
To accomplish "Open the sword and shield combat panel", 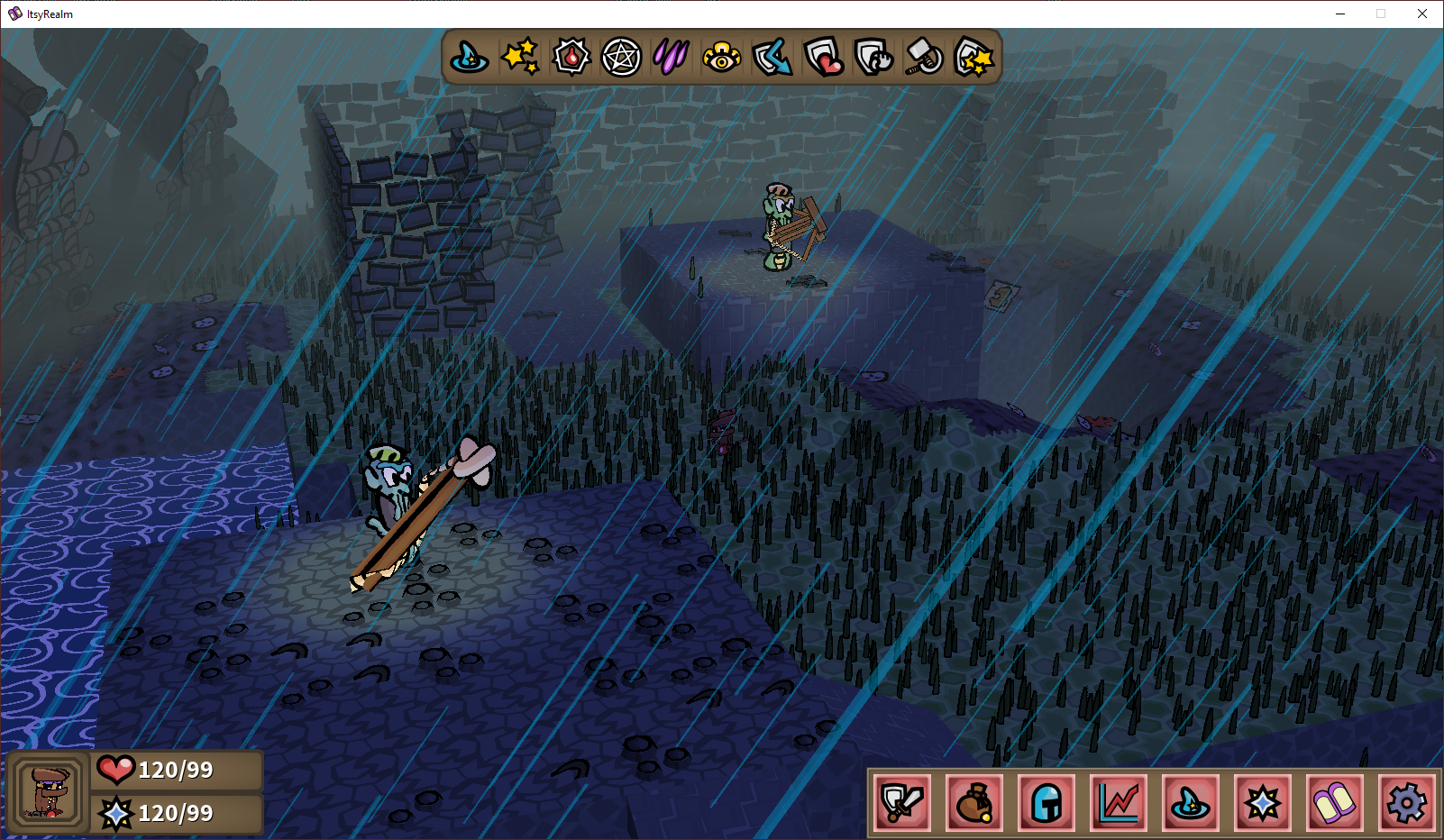I will click(902, 802).
